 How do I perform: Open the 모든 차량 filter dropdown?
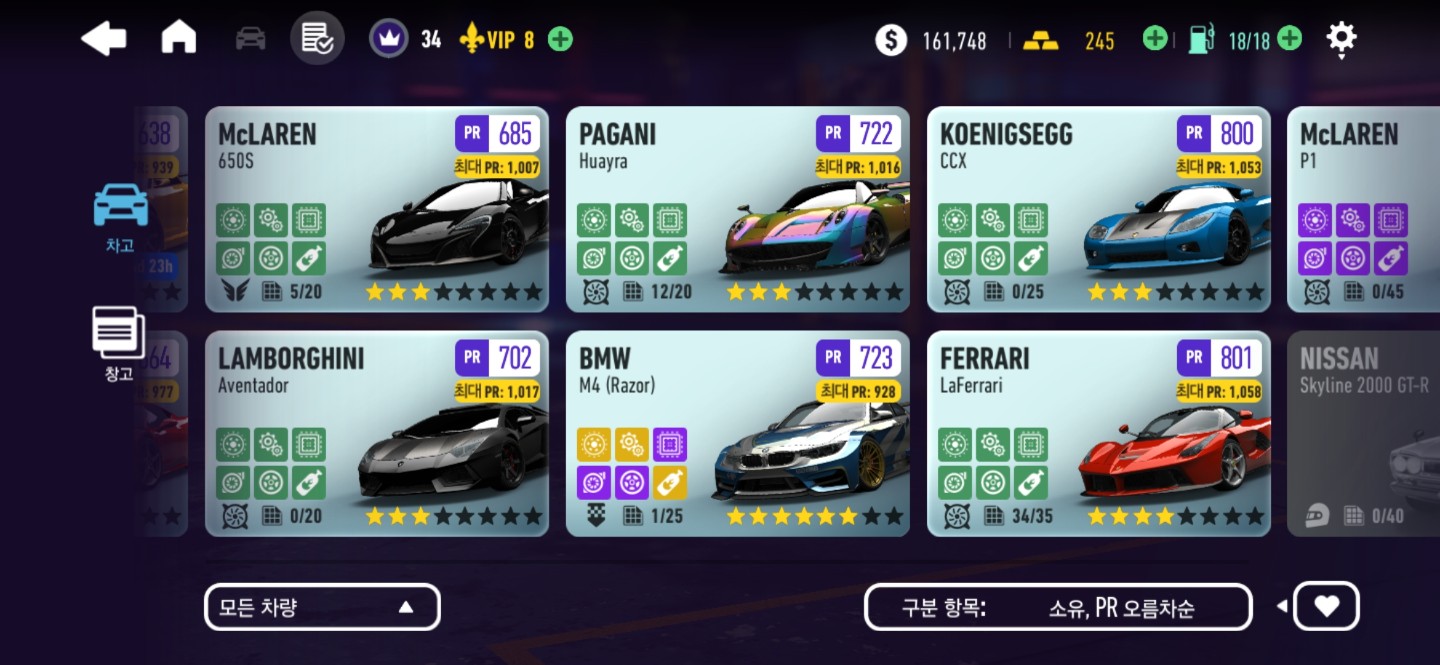[322, 607]
